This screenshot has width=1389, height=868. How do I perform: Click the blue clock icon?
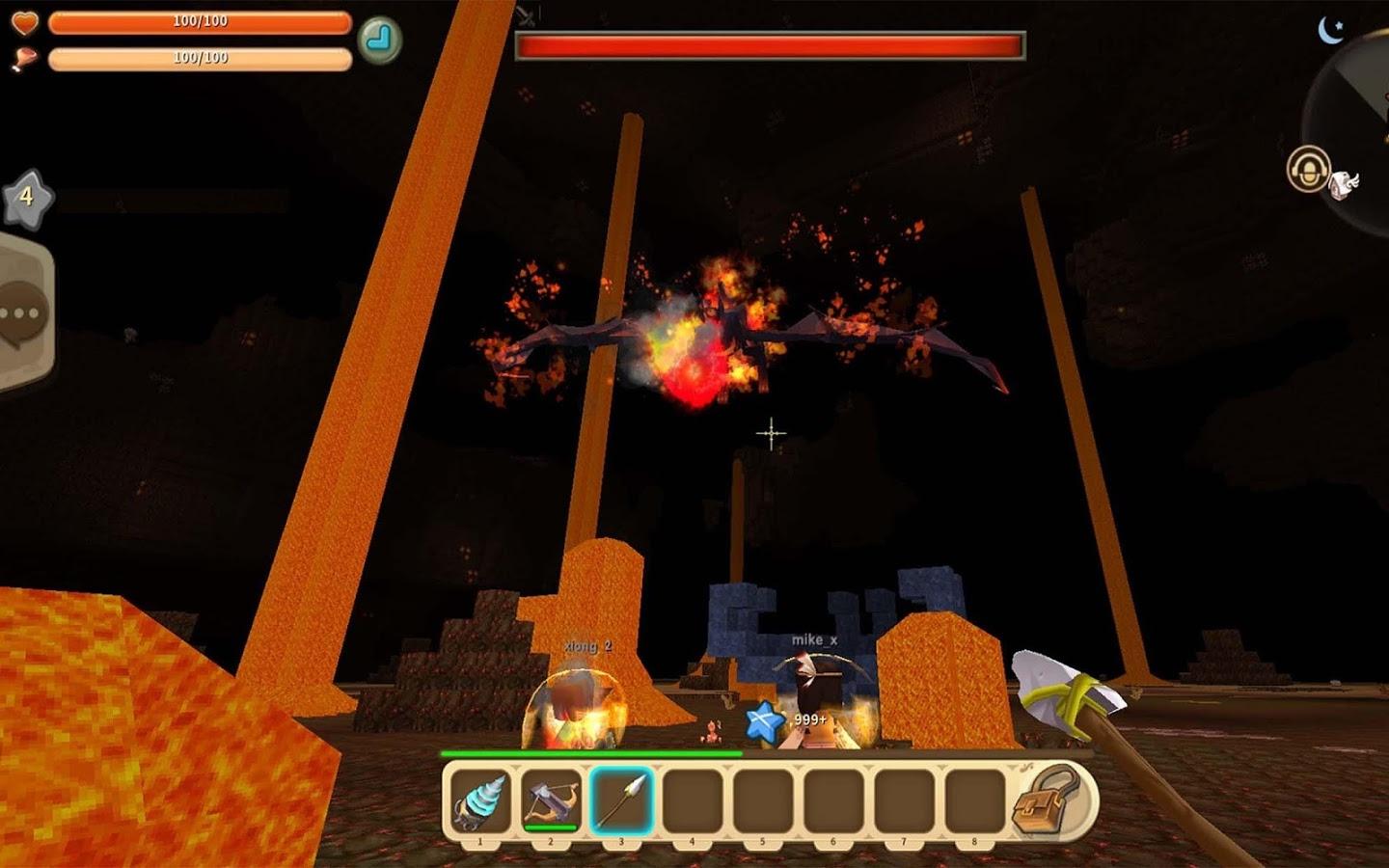(x=379, y=40)
